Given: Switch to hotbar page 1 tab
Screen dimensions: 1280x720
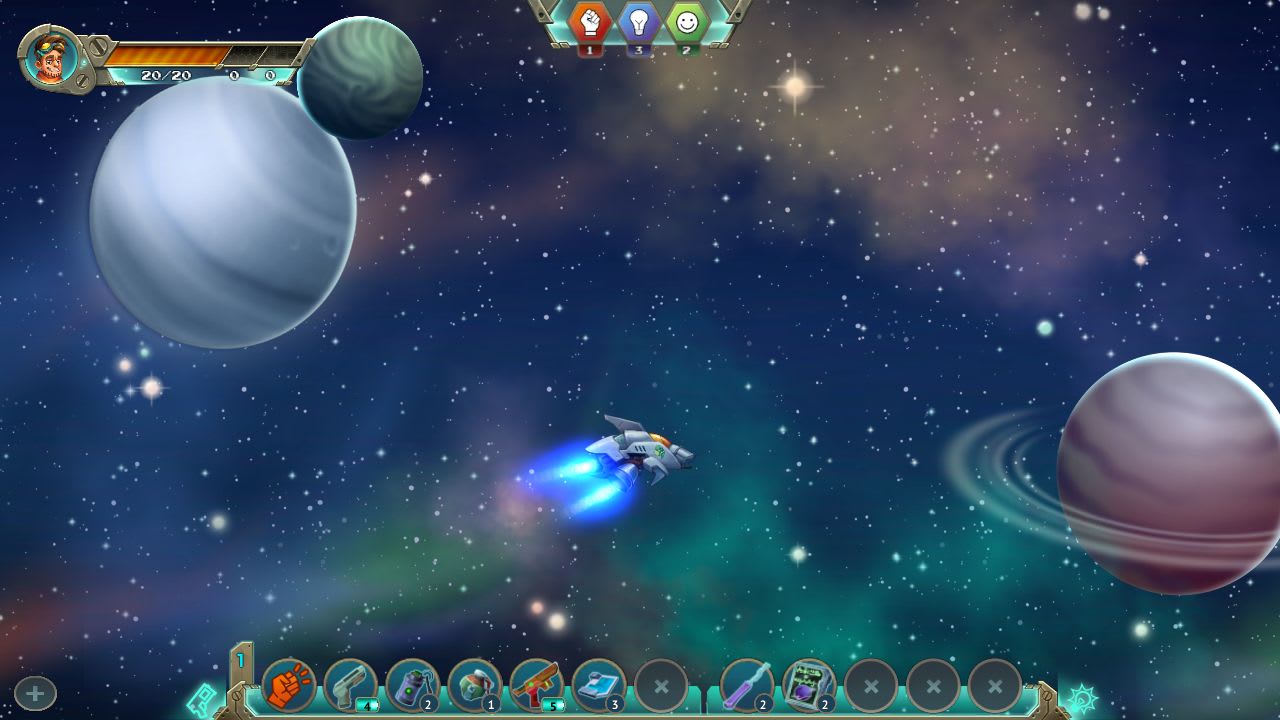Looking at the screenshot, I should click(x=240, y=662).
